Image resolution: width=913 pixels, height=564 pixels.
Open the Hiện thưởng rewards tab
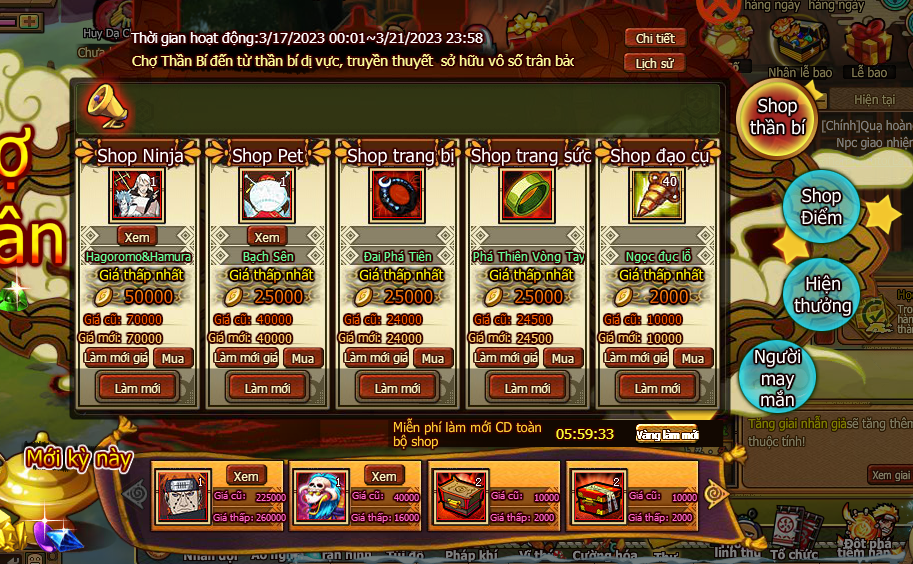pos(822,295)
